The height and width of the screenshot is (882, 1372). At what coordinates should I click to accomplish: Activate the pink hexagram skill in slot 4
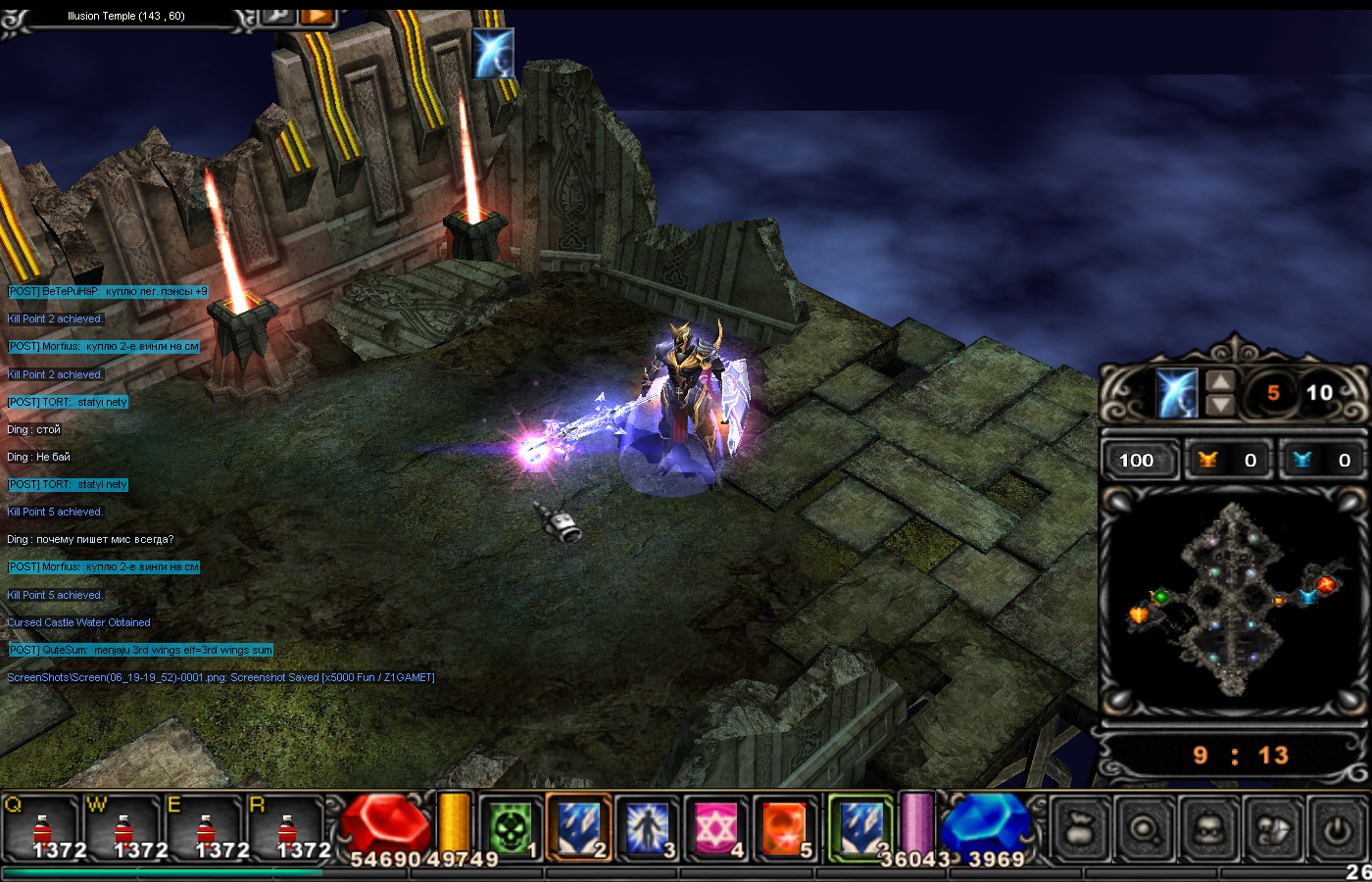(x=716, y=828)
